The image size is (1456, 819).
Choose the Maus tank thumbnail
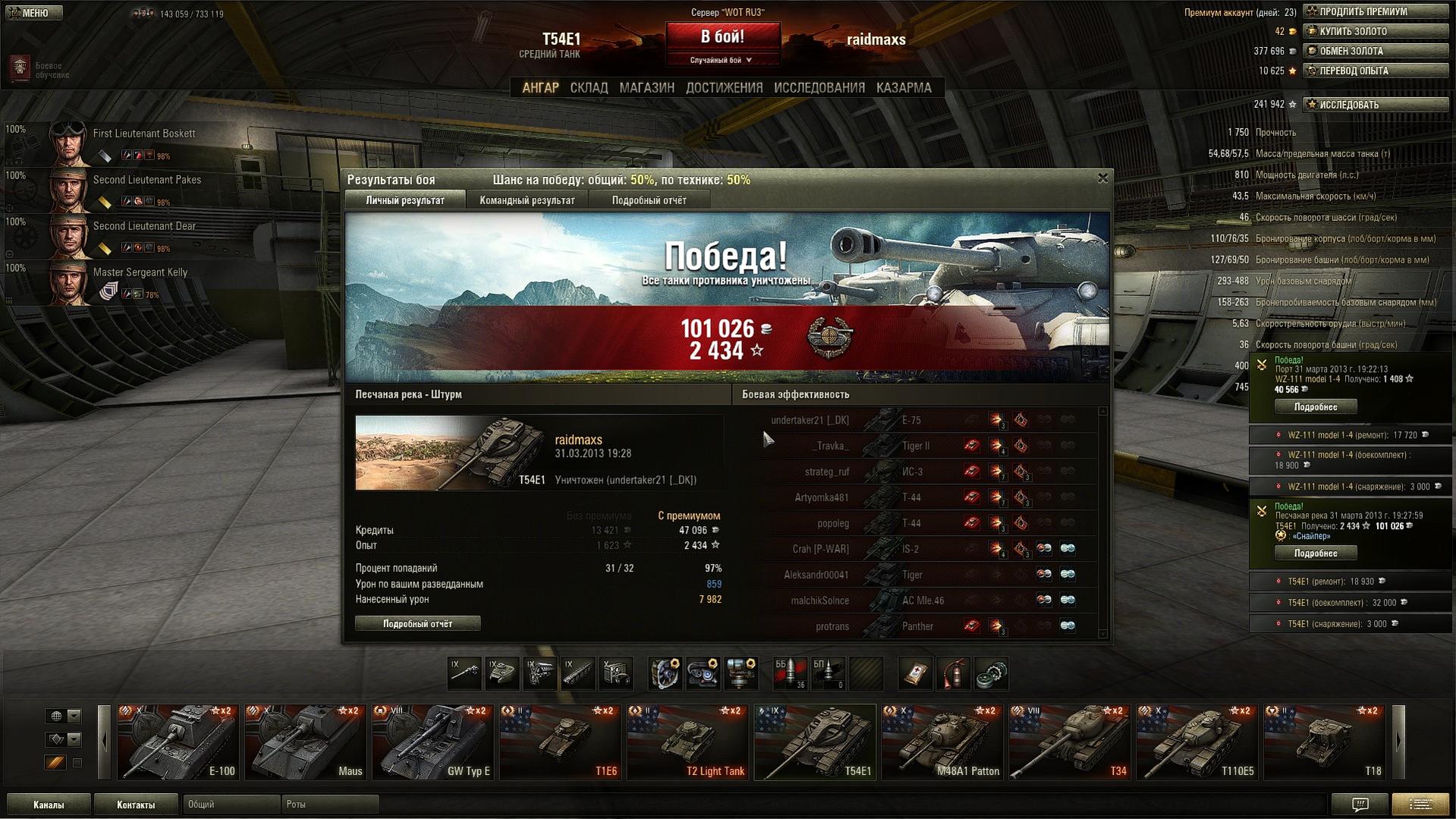306,742
